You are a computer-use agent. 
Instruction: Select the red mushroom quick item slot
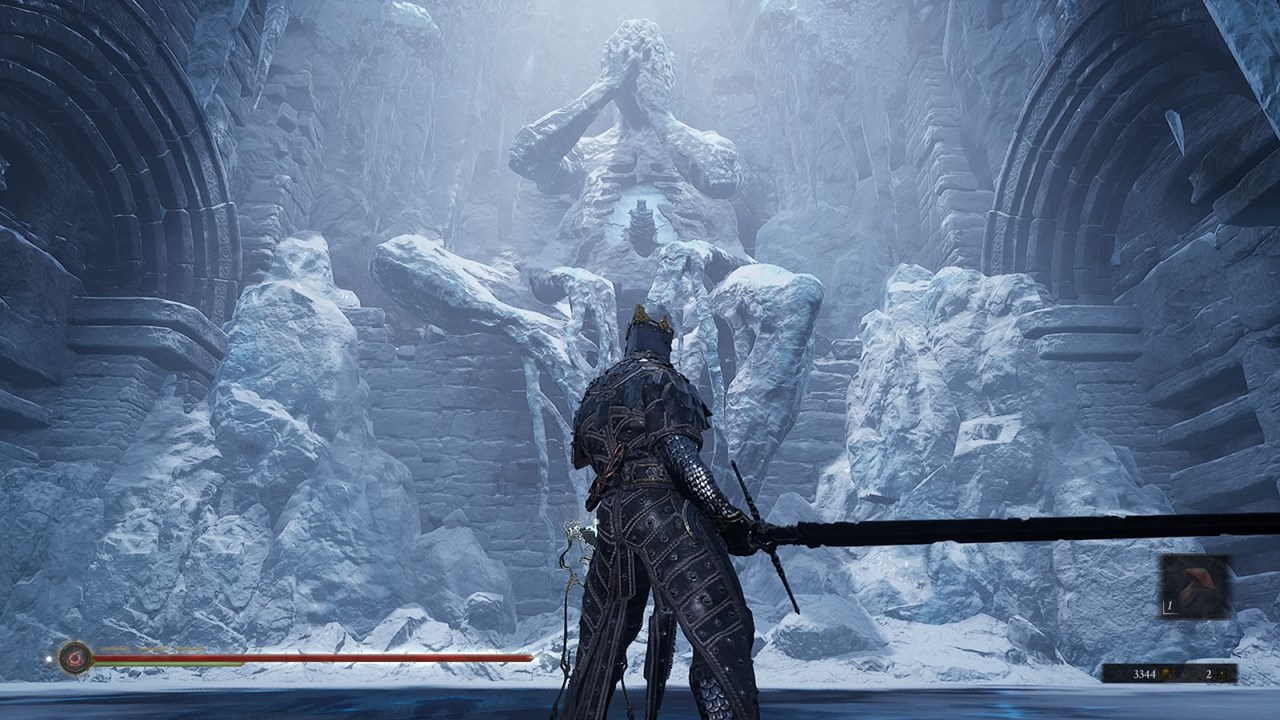1195,589
